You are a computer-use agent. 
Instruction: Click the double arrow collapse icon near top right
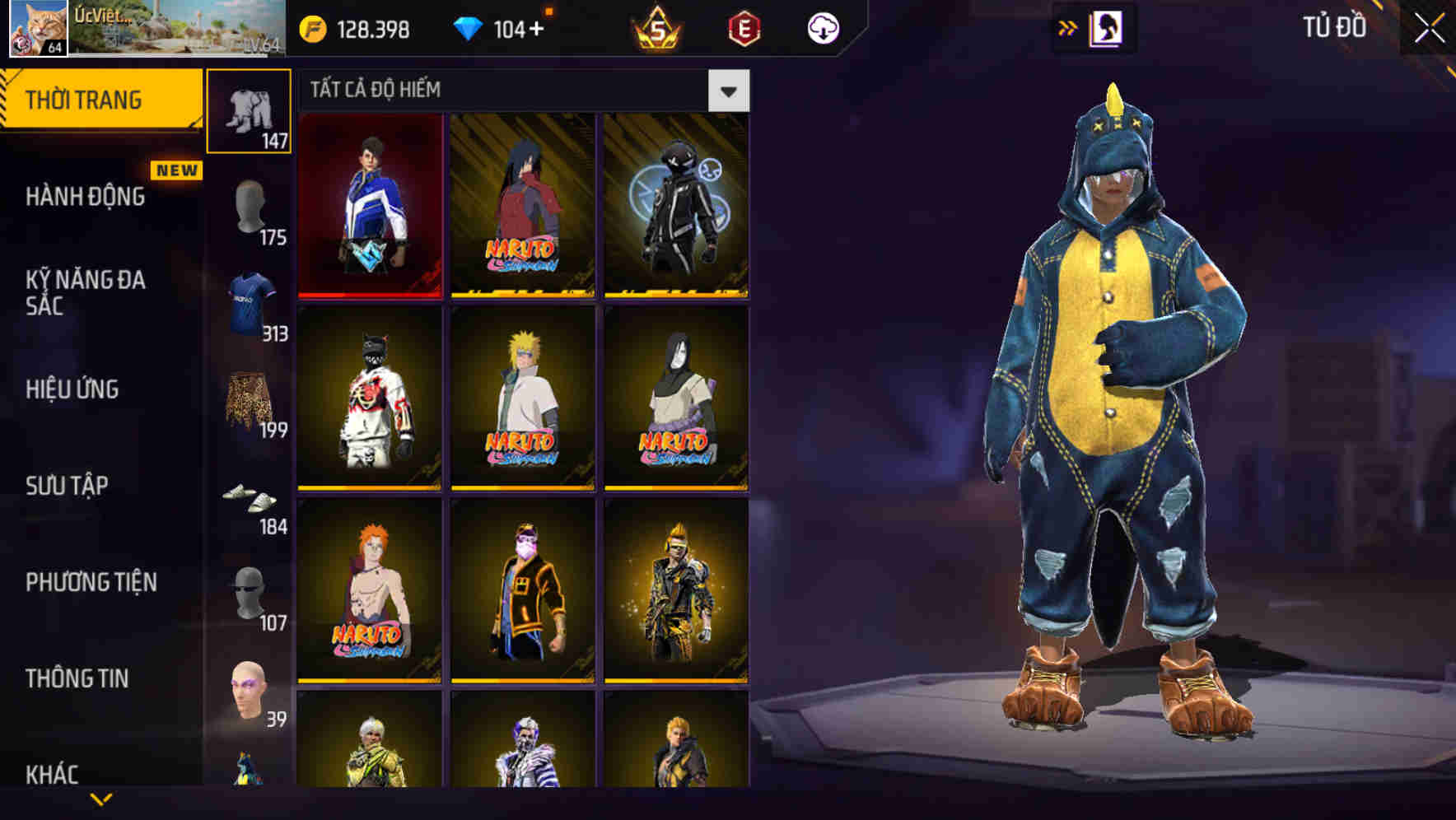1069,26
